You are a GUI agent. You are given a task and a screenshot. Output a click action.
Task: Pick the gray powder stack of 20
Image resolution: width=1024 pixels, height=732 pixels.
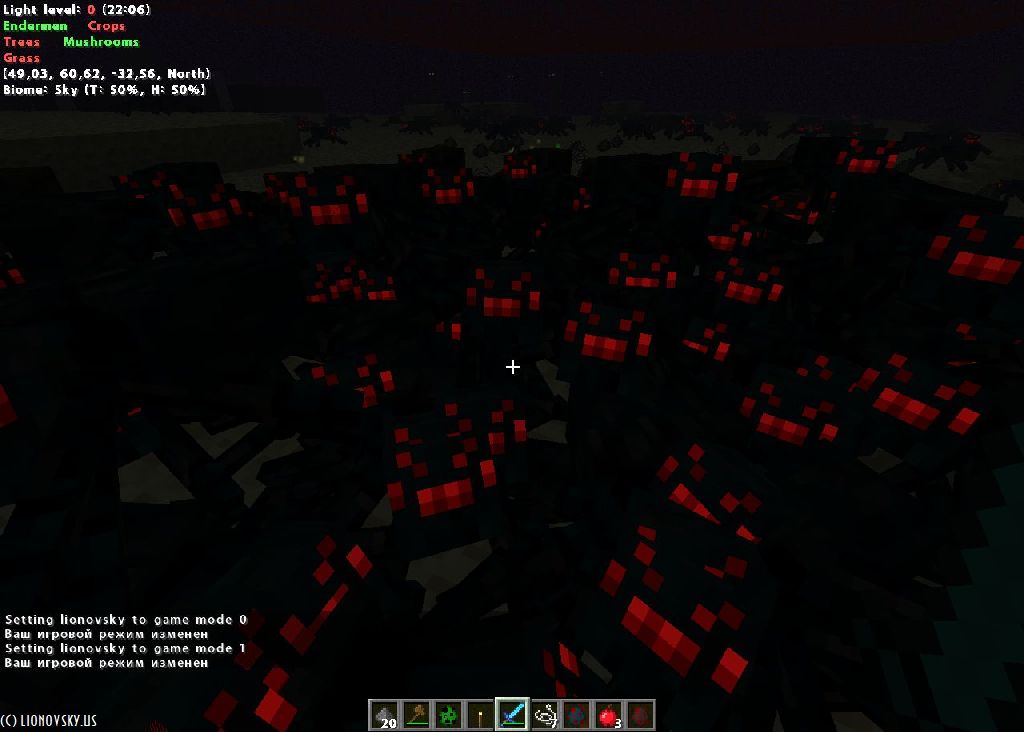click(x=384, y=715)
